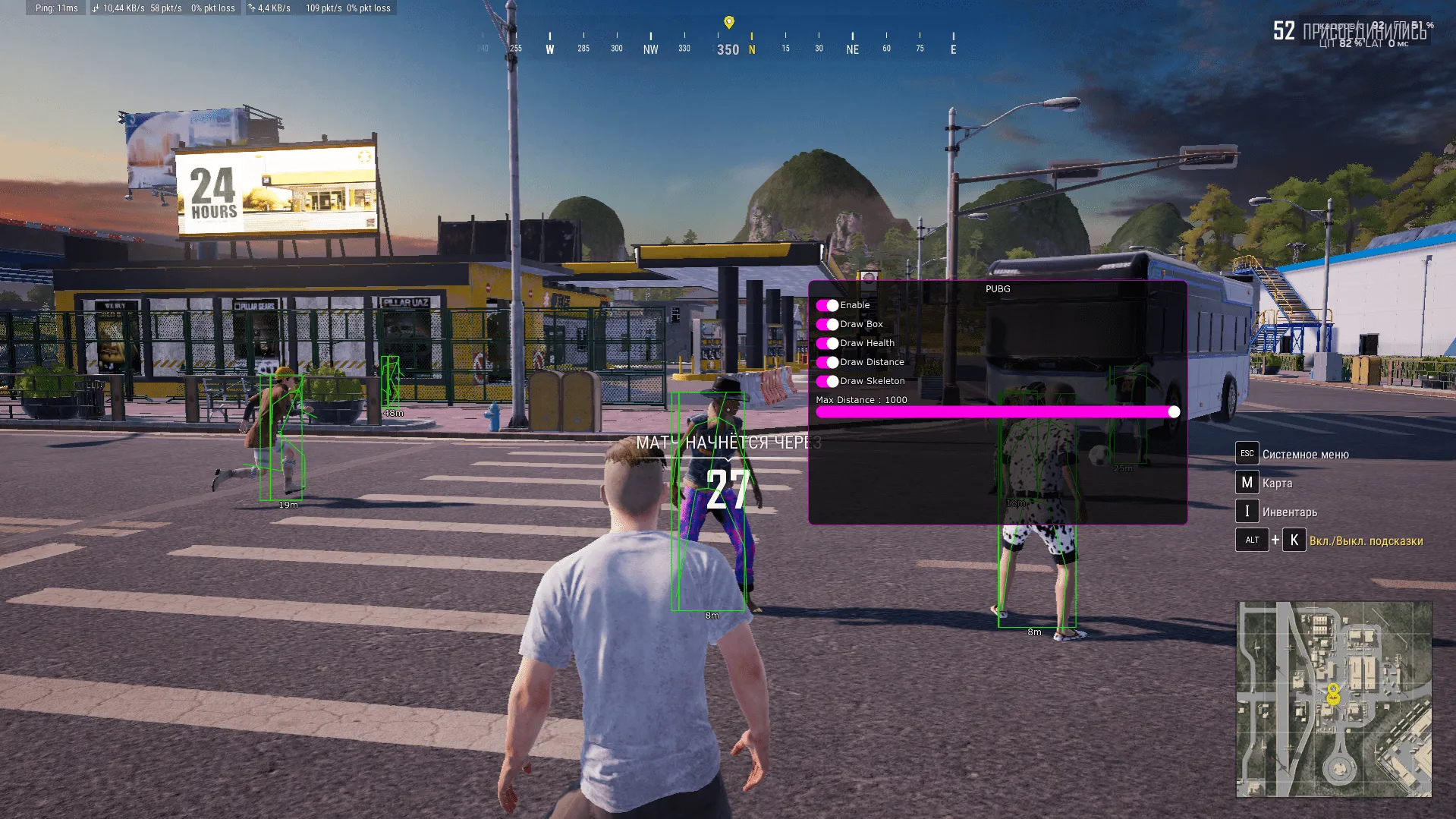Toggle the Draw Distance option
The width and height of the screenshot is (1456, 819).
tap(827, 362)
